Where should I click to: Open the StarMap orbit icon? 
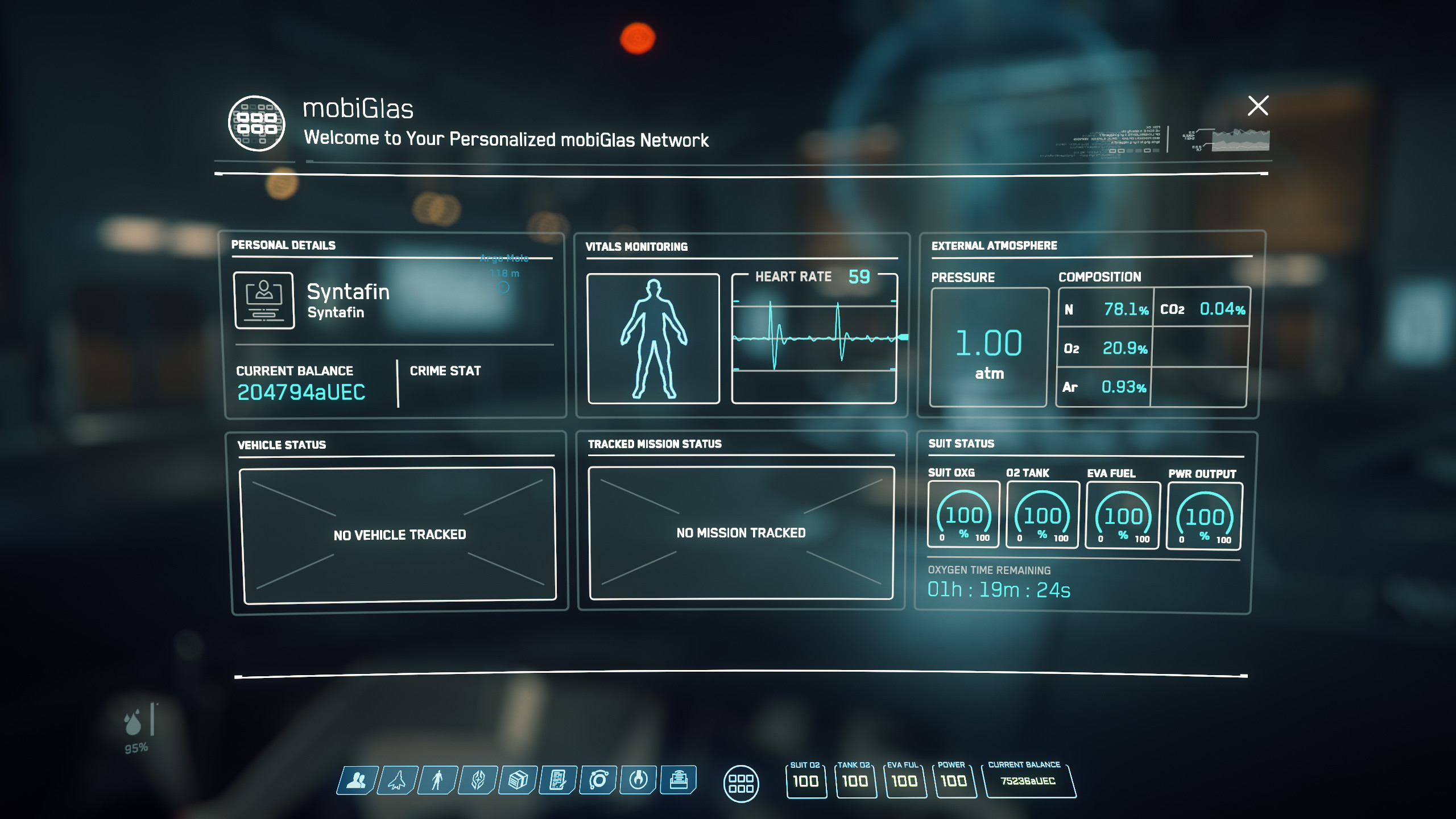[x=598, y=780]
